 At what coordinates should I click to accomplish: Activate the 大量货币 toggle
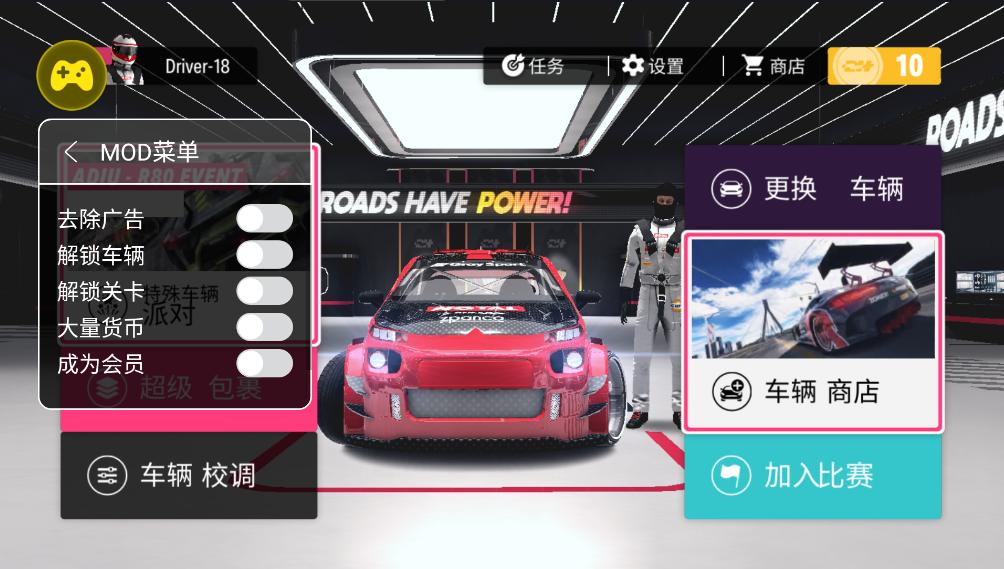[264, 327]
